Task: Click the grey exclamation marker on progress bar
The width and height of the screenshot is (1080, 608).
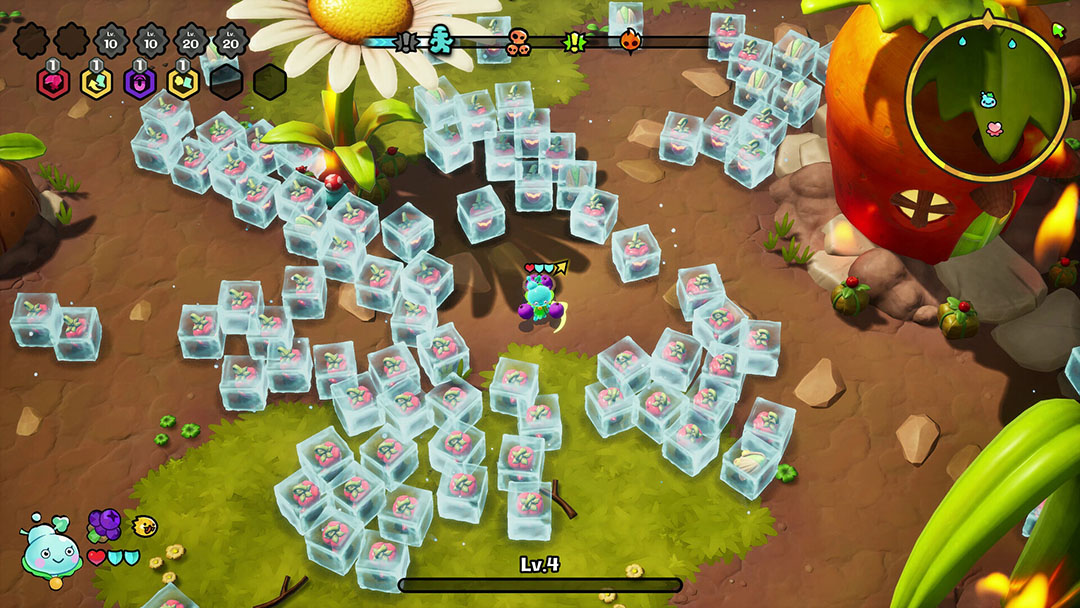Action: tap(407, 42)
